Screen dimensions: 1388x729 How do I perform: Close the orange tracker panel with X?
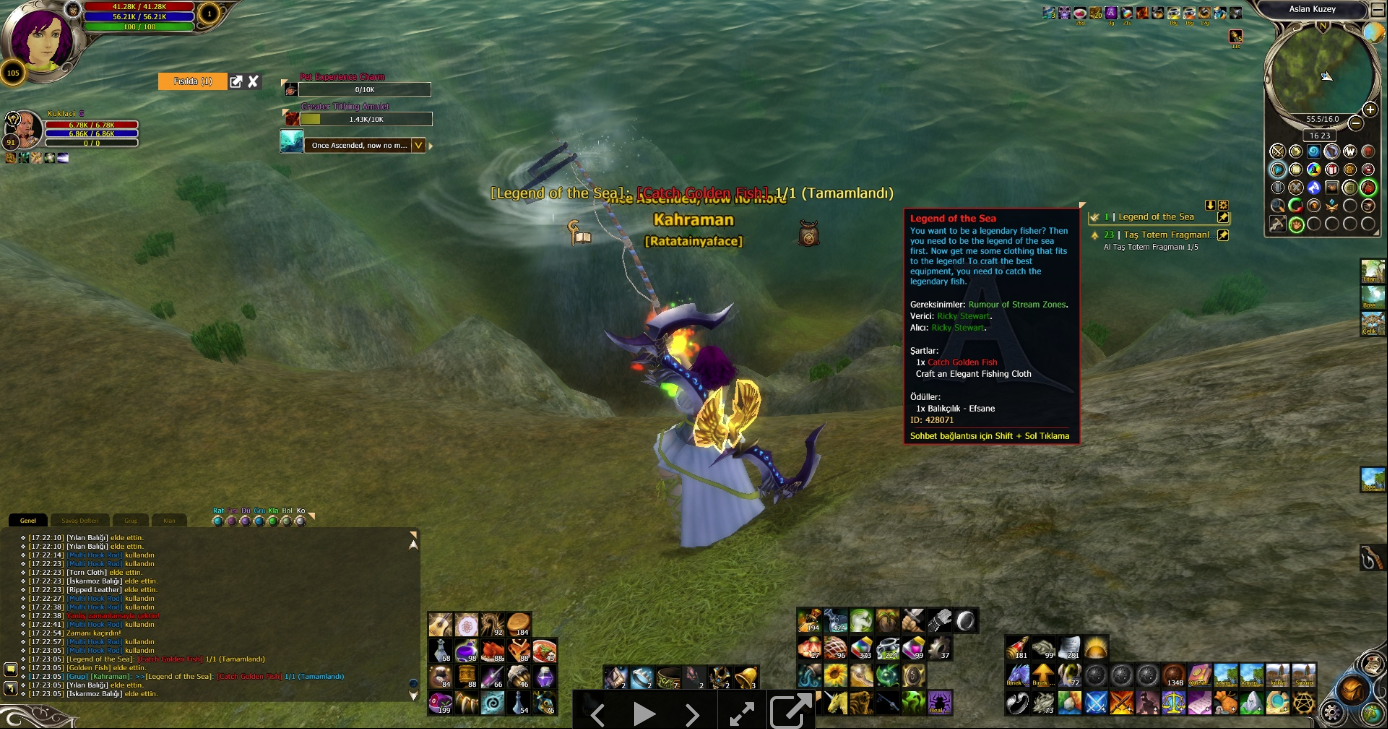254,82
